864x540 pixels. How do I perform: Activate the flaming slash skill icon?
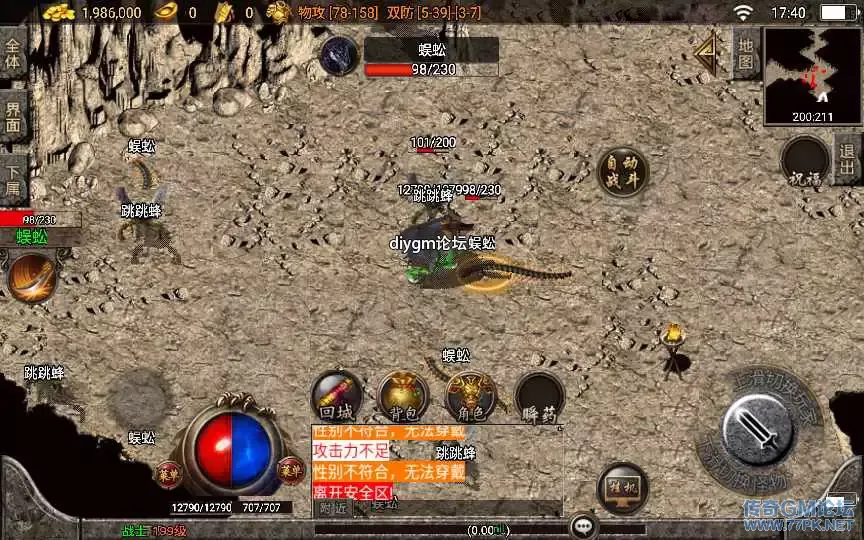(30, 276)
